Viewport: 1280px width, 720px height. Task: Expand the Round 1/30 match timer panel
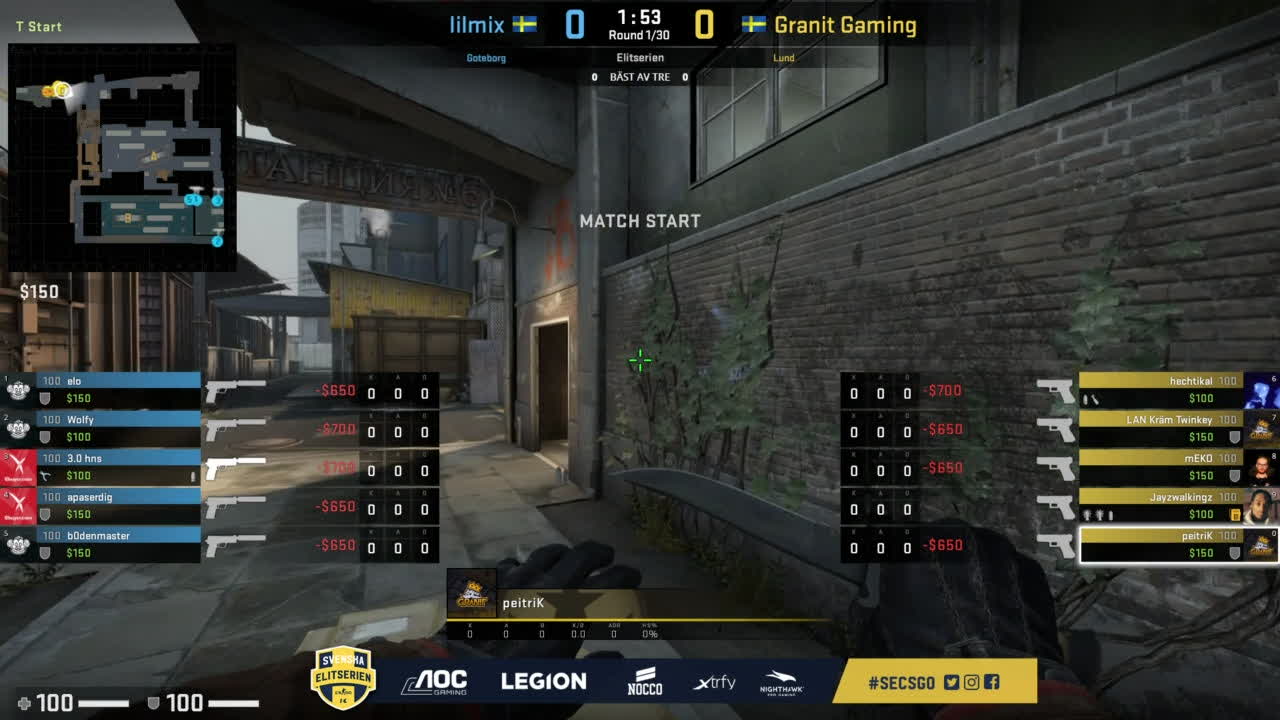click(640, 25)
